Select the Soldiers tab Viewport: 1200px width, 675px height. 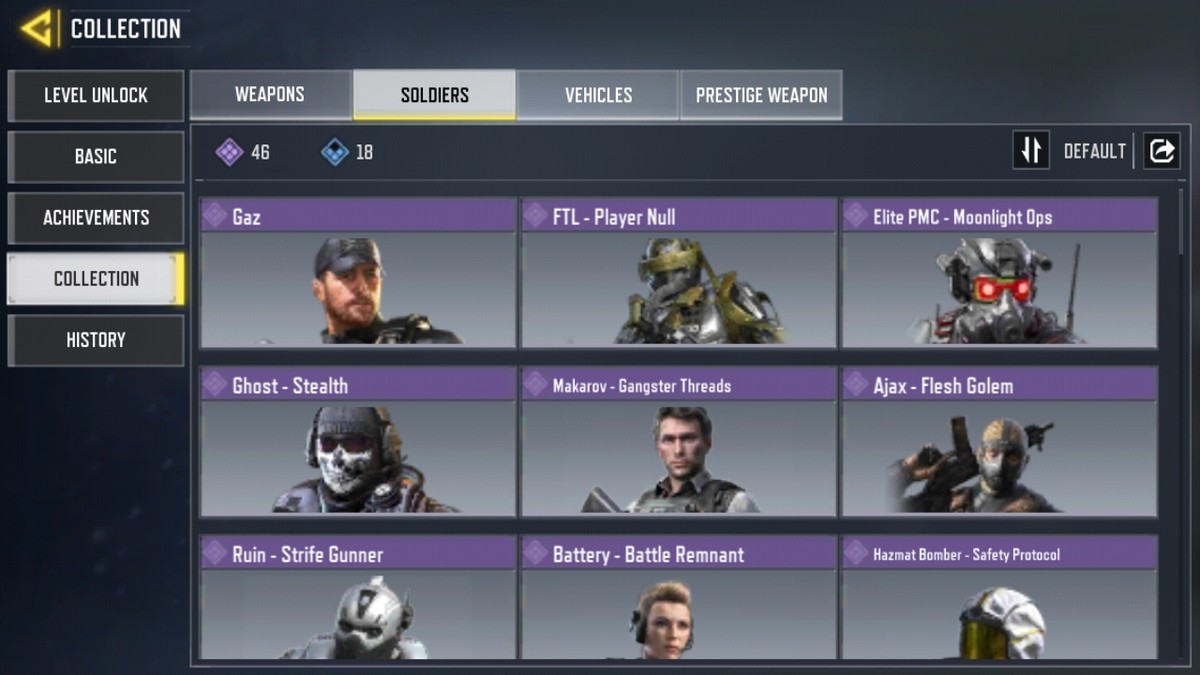(x=434, y=95)
